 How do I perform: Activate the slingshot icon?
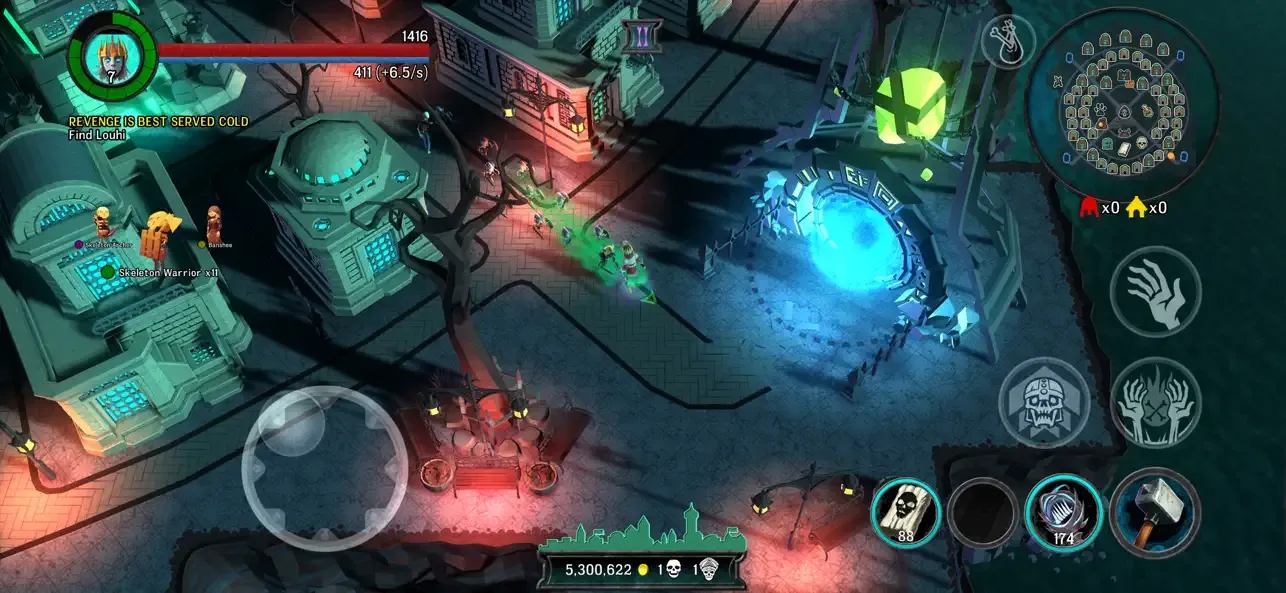coord(1008,41)
